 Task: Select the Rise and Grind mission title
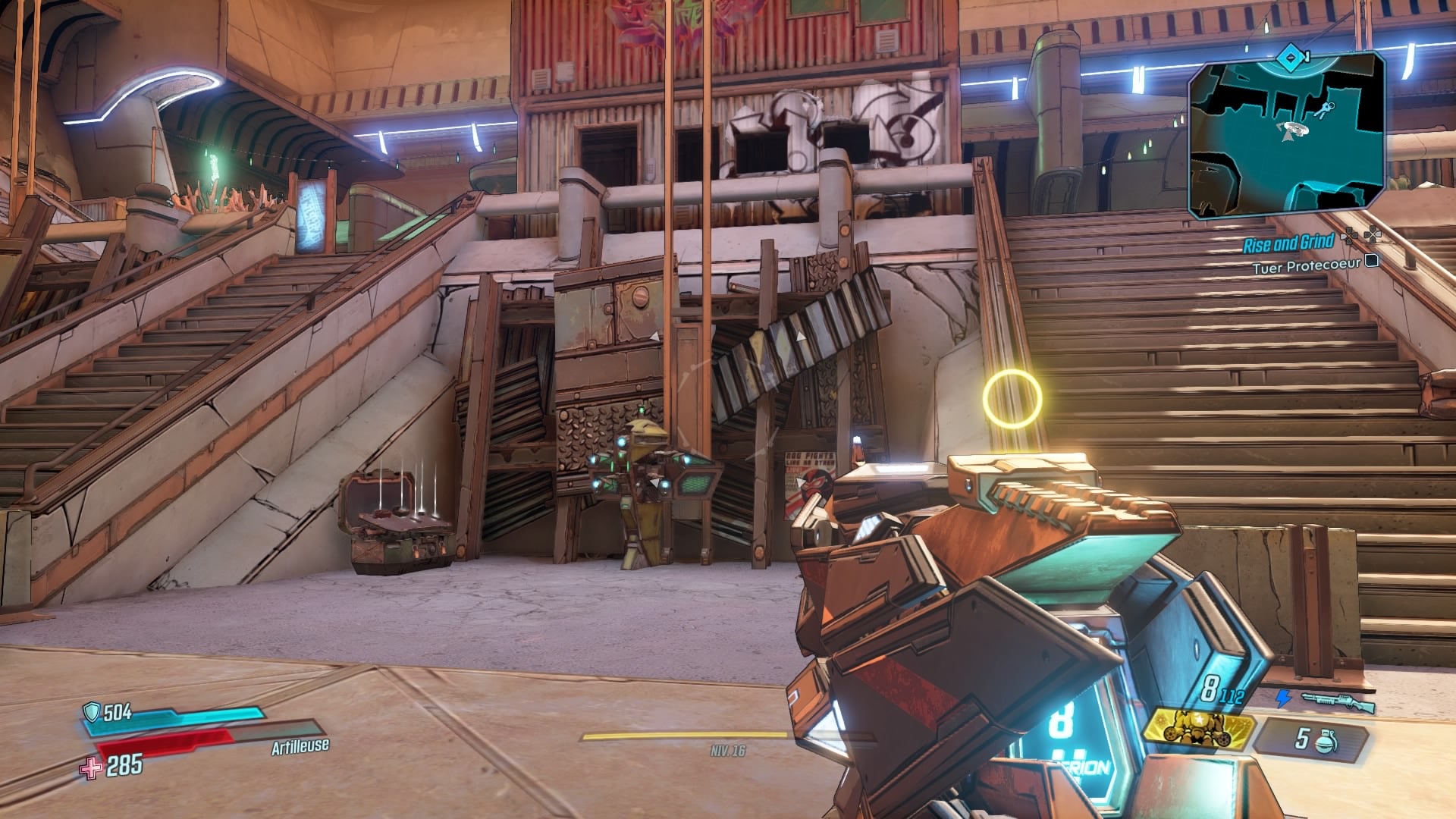(1289, 241)
